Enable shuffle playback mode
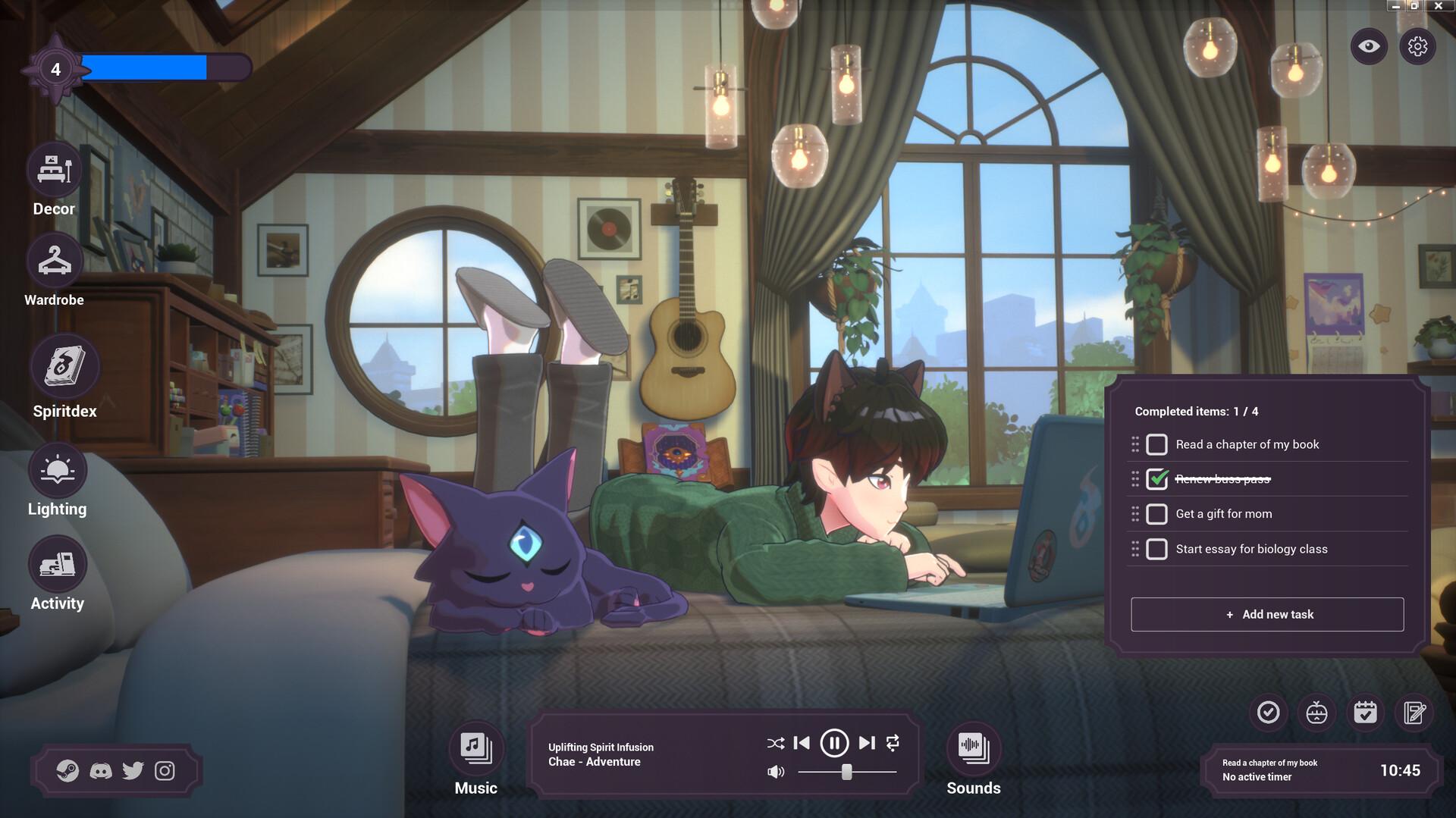The height and width of the screenshot is (818, 1456). click(775, 744)
